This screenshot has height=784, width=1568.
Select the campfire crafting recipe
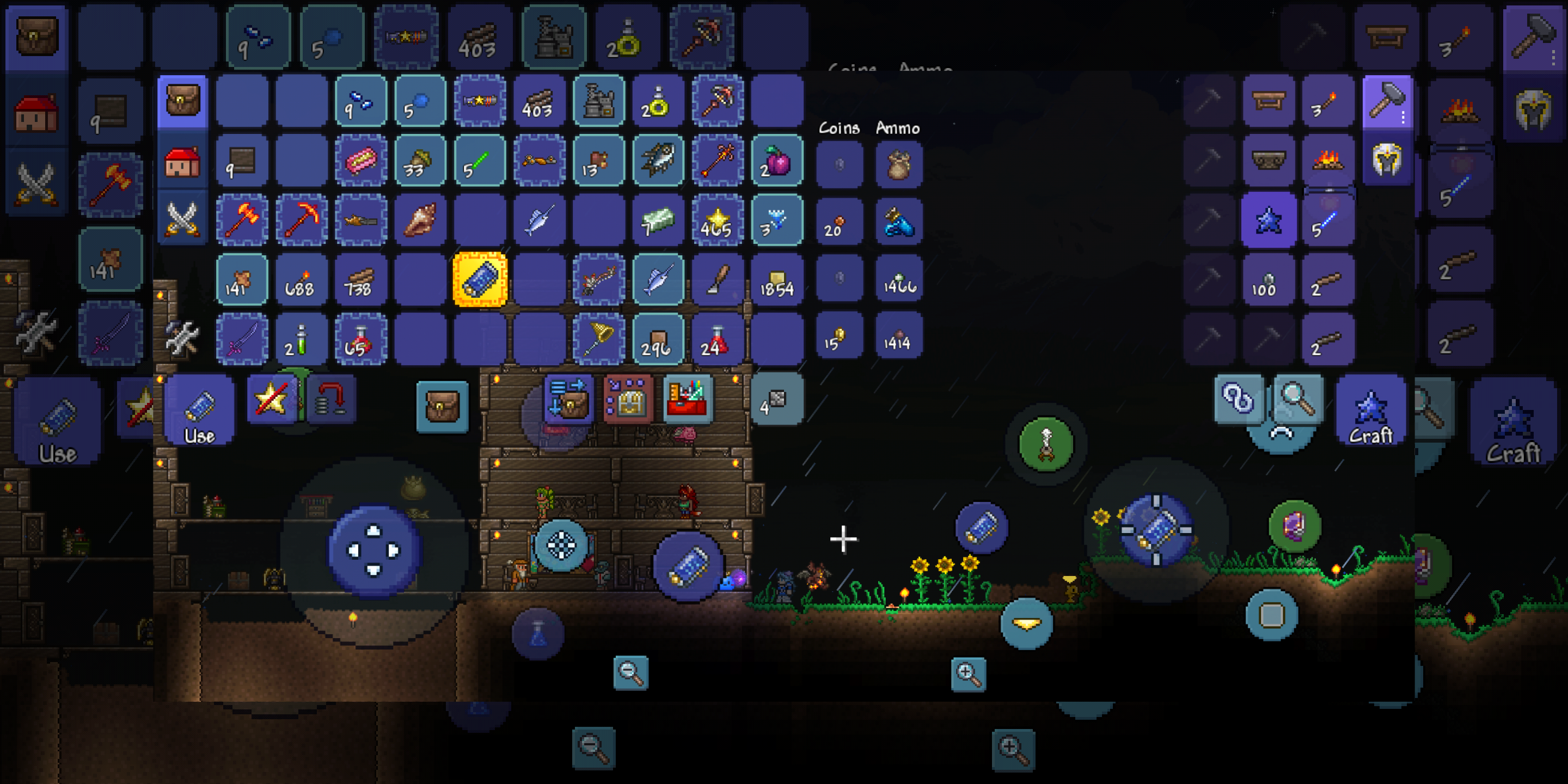1327,161
